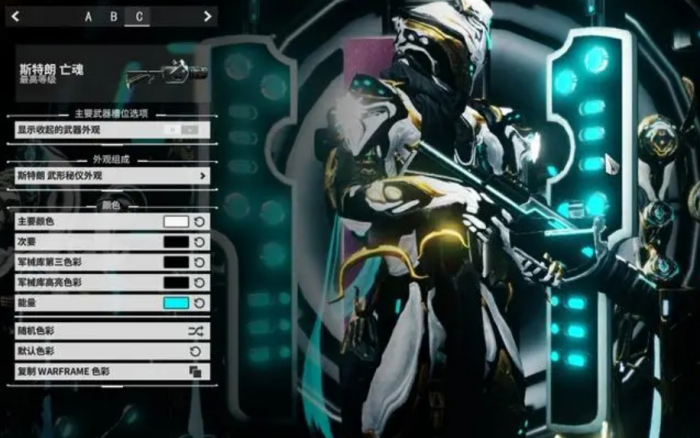Switch to appearance config B

point(113,16)
